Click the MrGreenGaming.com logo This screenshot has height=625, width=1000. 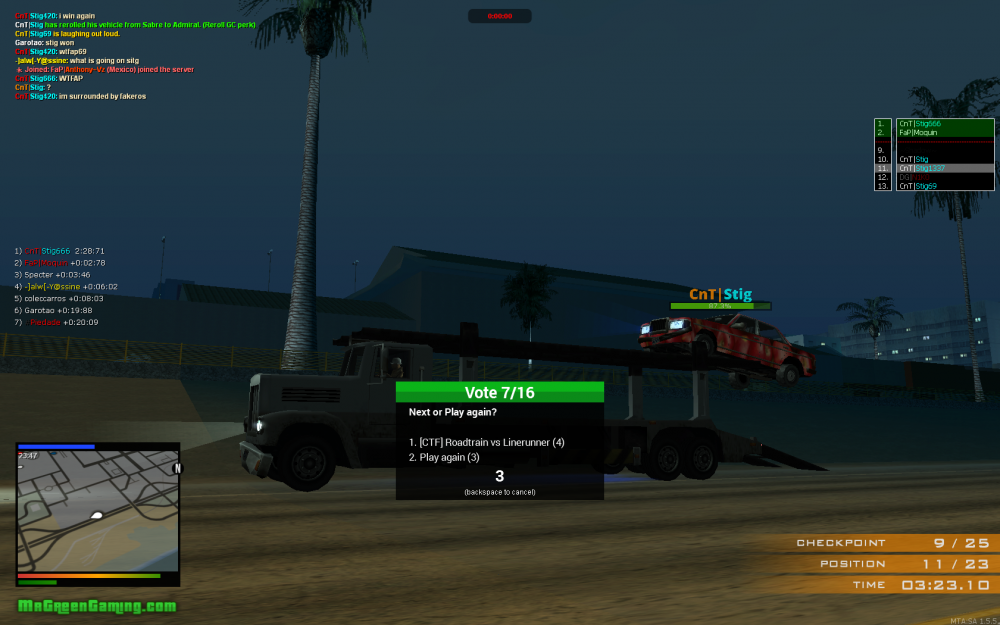tap(97, 606)
